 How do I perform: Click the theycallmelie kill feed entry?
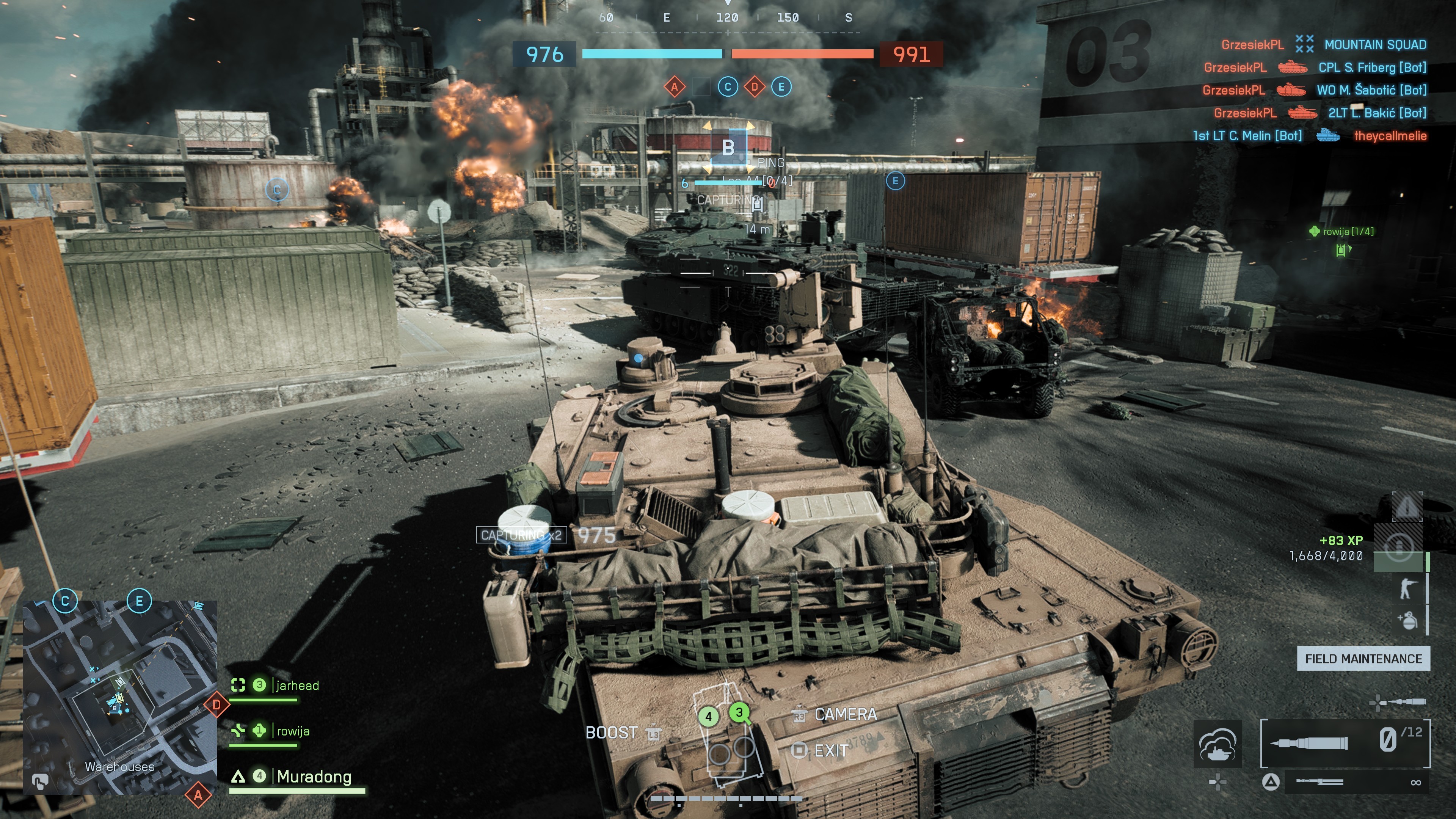(x=1390, y=136)
